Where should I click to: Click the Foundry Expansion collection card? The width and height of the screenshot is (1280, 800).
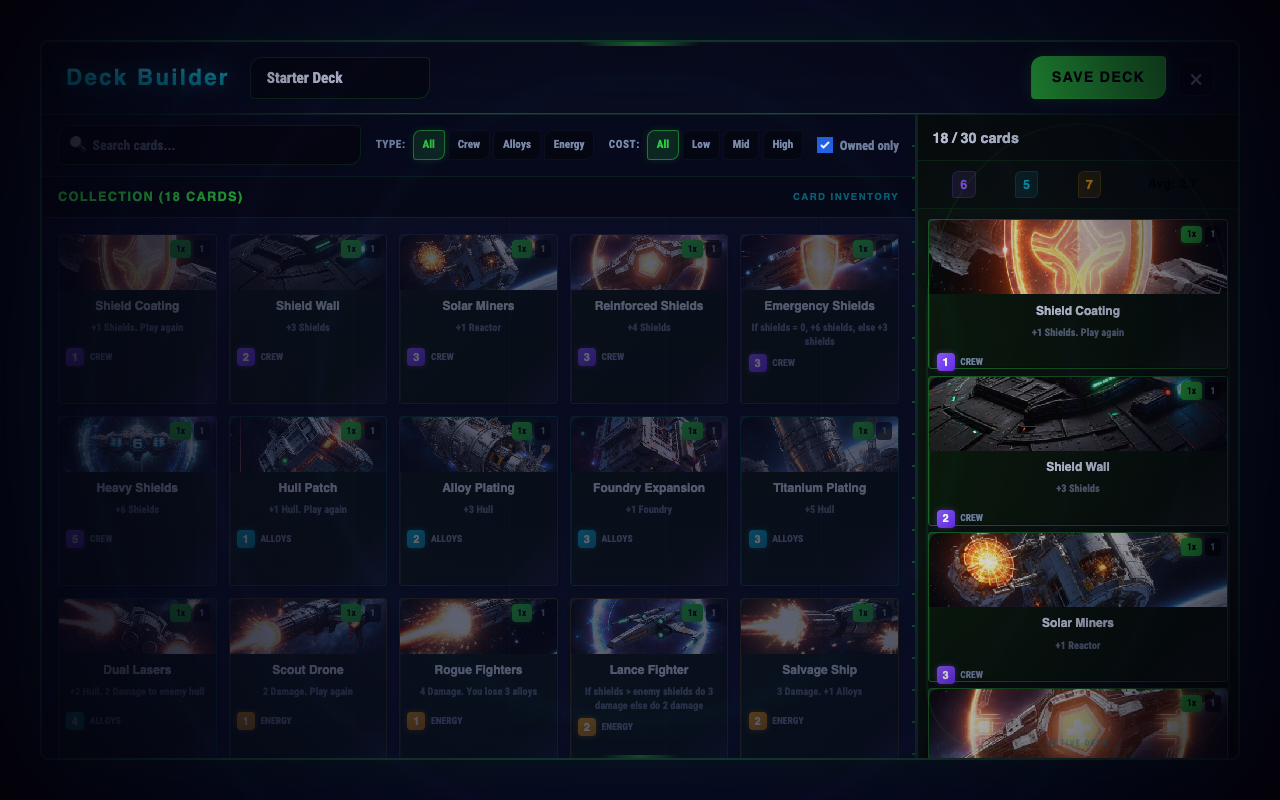click(649, 500)
